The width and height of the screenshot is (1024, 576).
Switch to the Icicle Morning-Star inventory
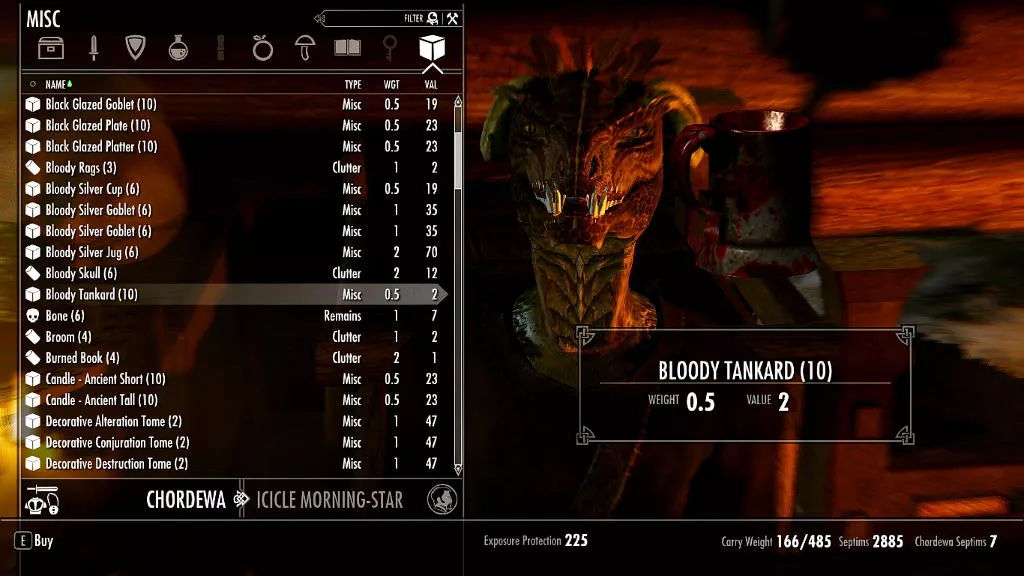click(329, 499)
